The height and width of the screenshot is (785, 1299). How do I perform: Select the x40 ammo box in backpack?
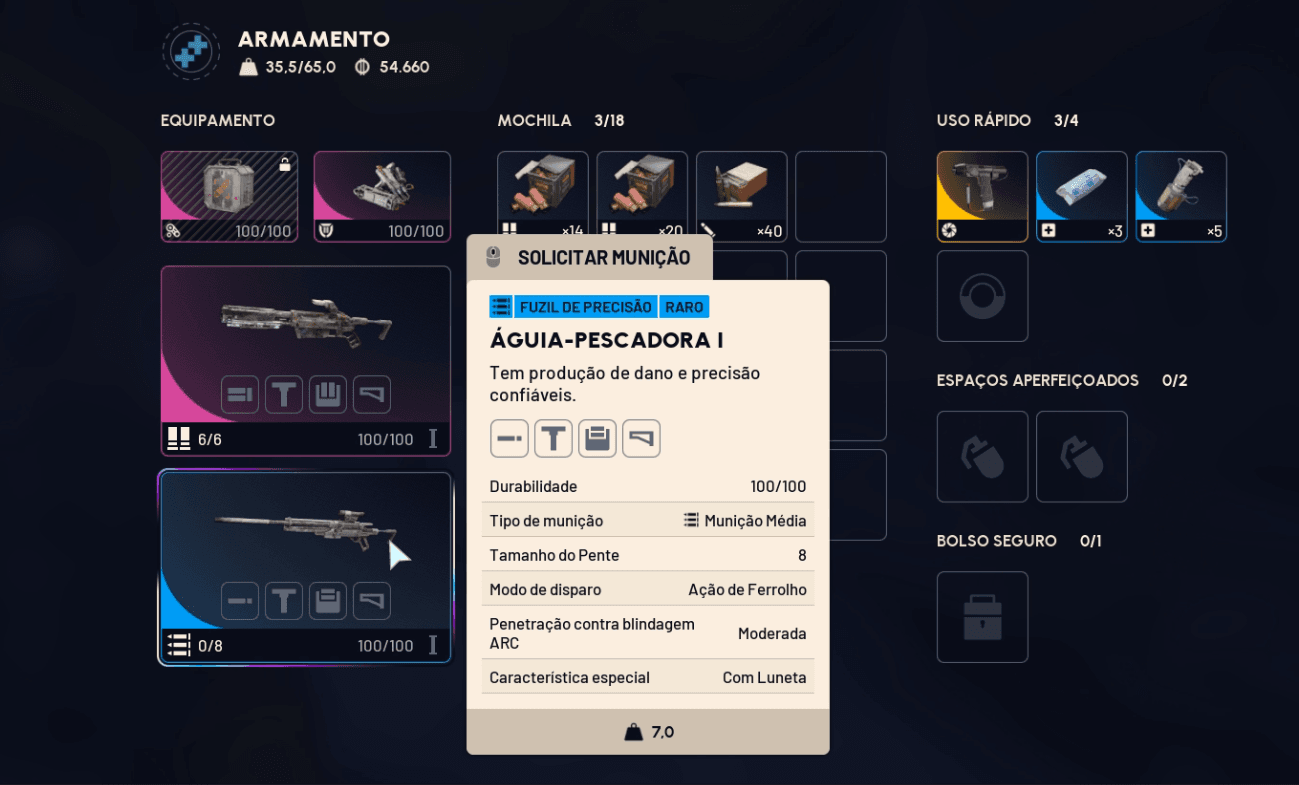coord(741,190)
